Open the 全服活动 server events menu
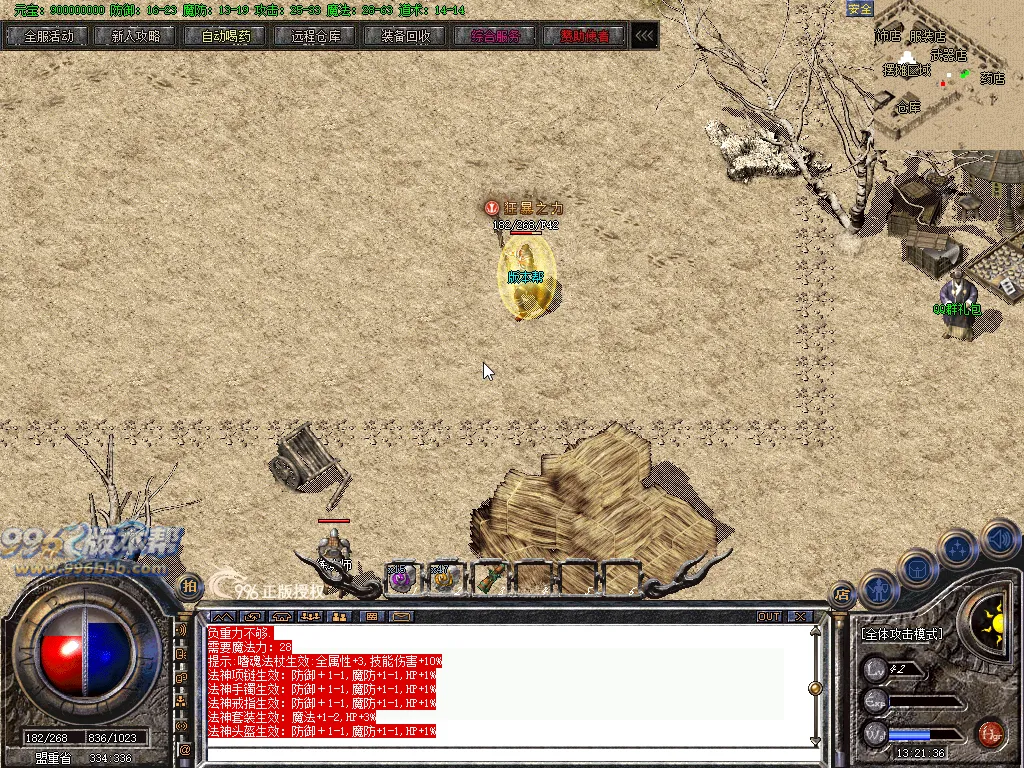This screenshot has width=1024, height=768. (48, 36)
